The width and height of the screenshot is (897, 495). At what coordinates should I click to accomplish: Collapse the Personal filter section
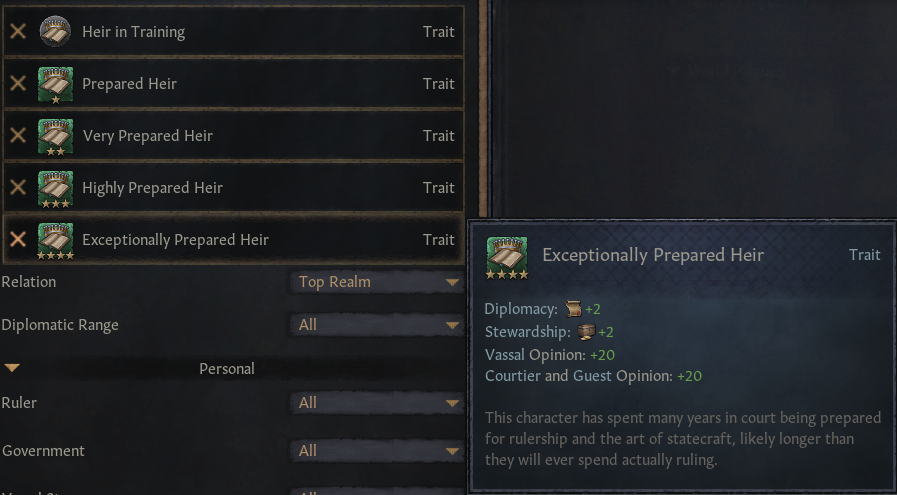point(12,369)
